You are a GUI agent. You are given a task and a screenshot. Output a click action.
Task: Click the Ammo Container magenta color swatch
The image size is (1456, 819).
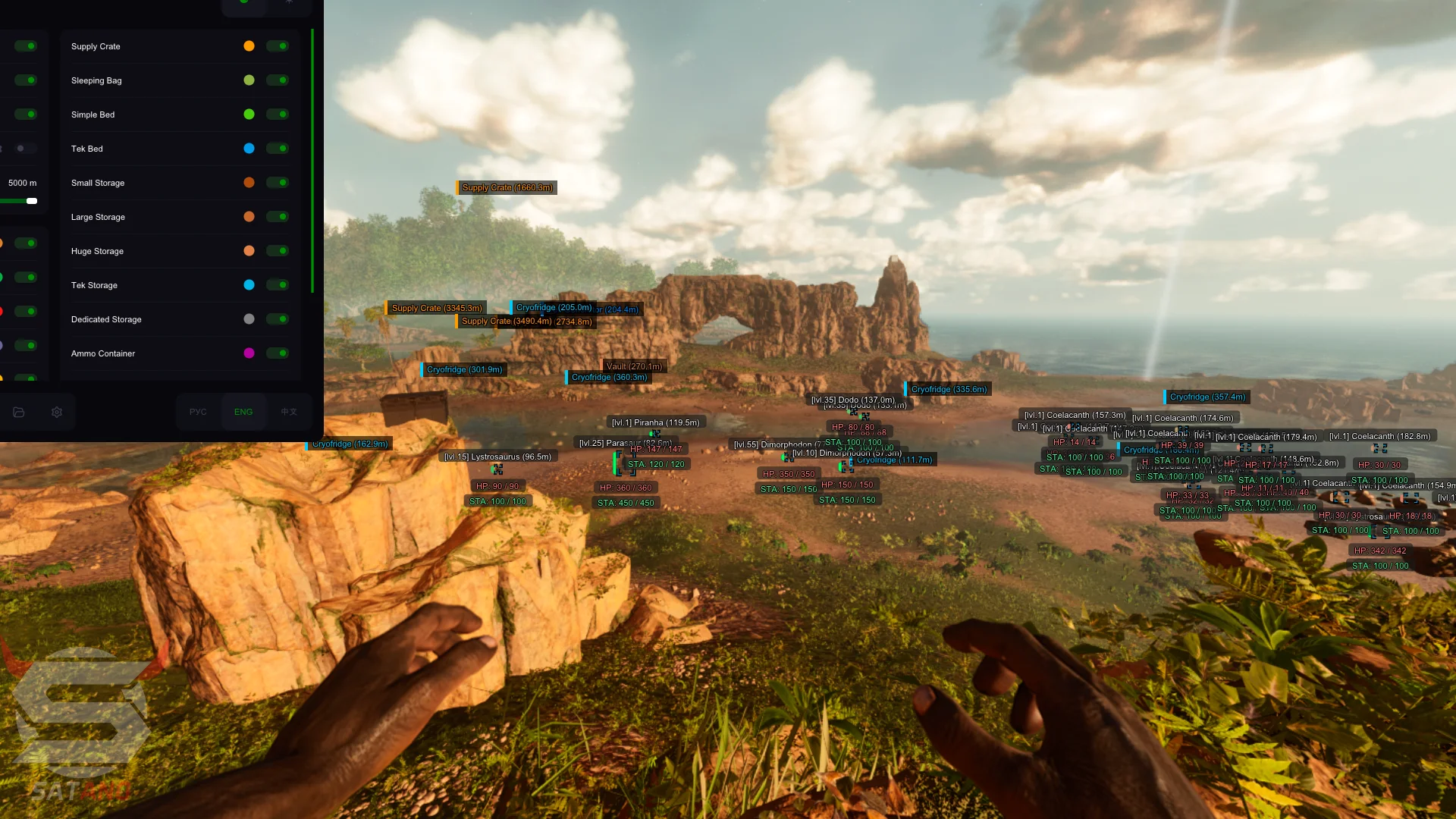(x=249, y=353)
